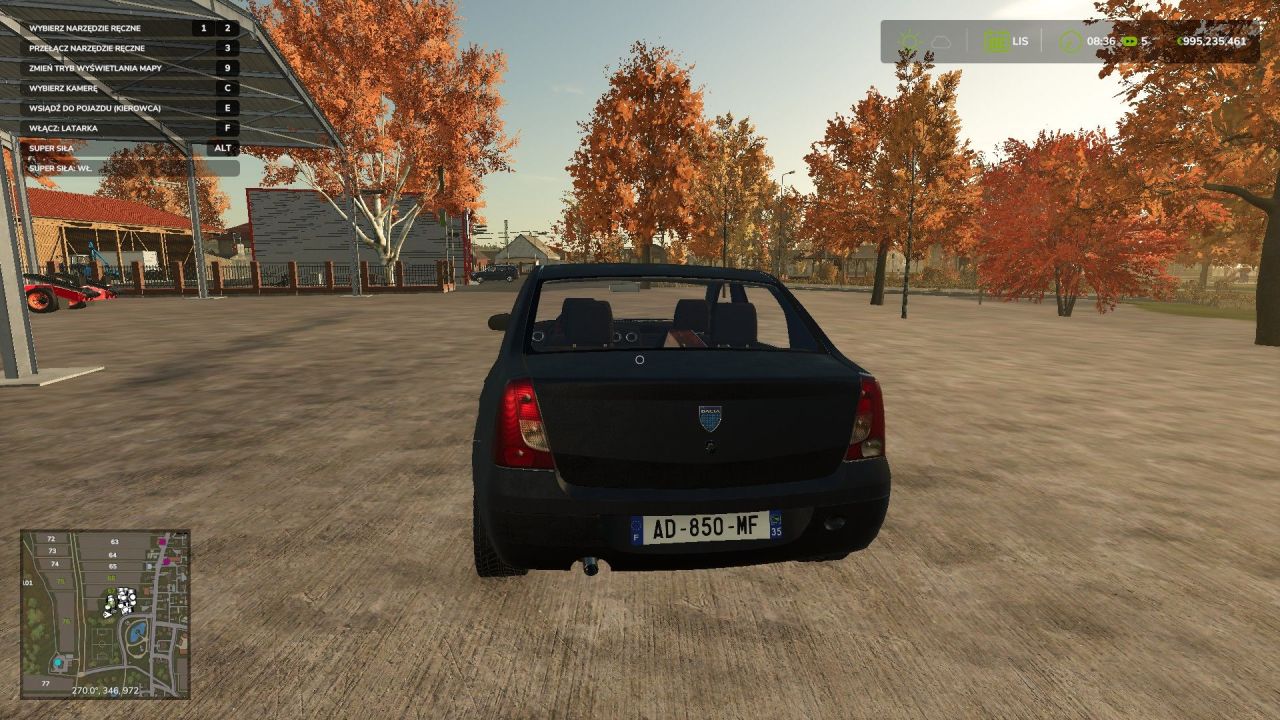Click the player arrow marker on minimap
This screenshot has width=1280, height=720.
click(108, 615)
